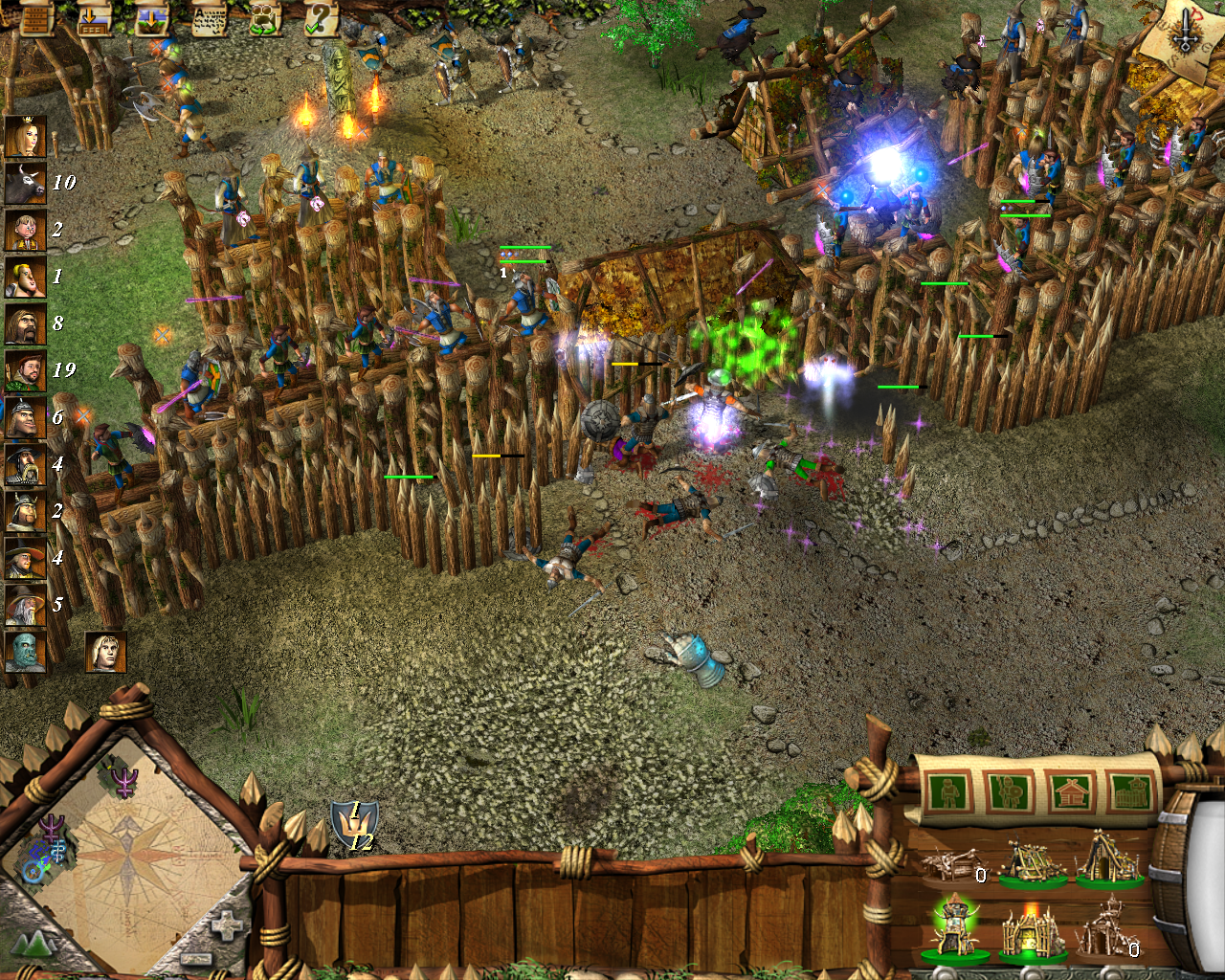
Task: Zoom out with the minimap minus button
Action: tap(195, 958)
